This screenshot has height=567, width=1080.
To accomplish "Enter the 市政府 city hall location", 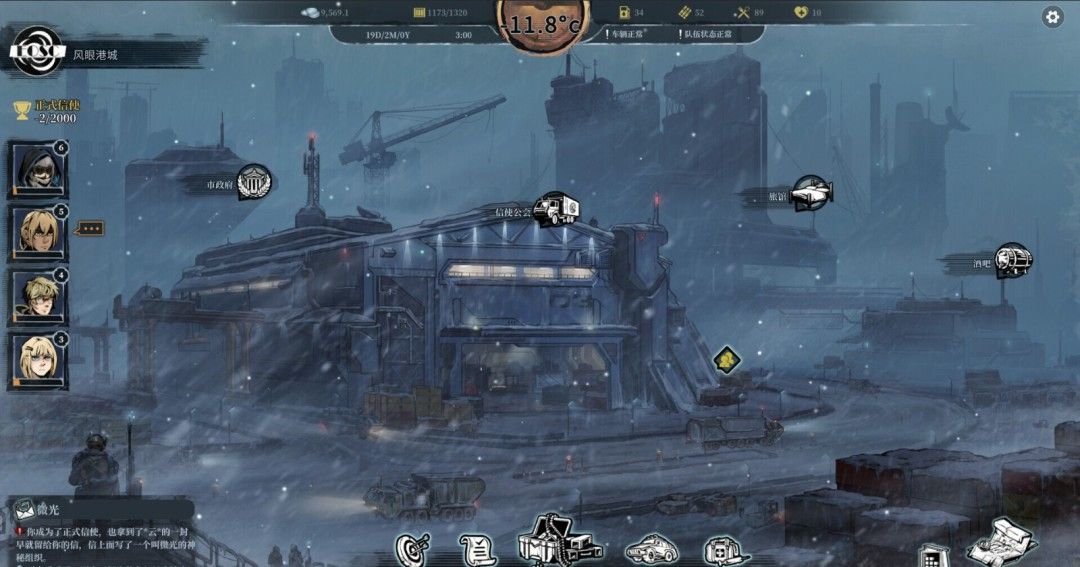I will pyautogui.click(x=254, y=183).
